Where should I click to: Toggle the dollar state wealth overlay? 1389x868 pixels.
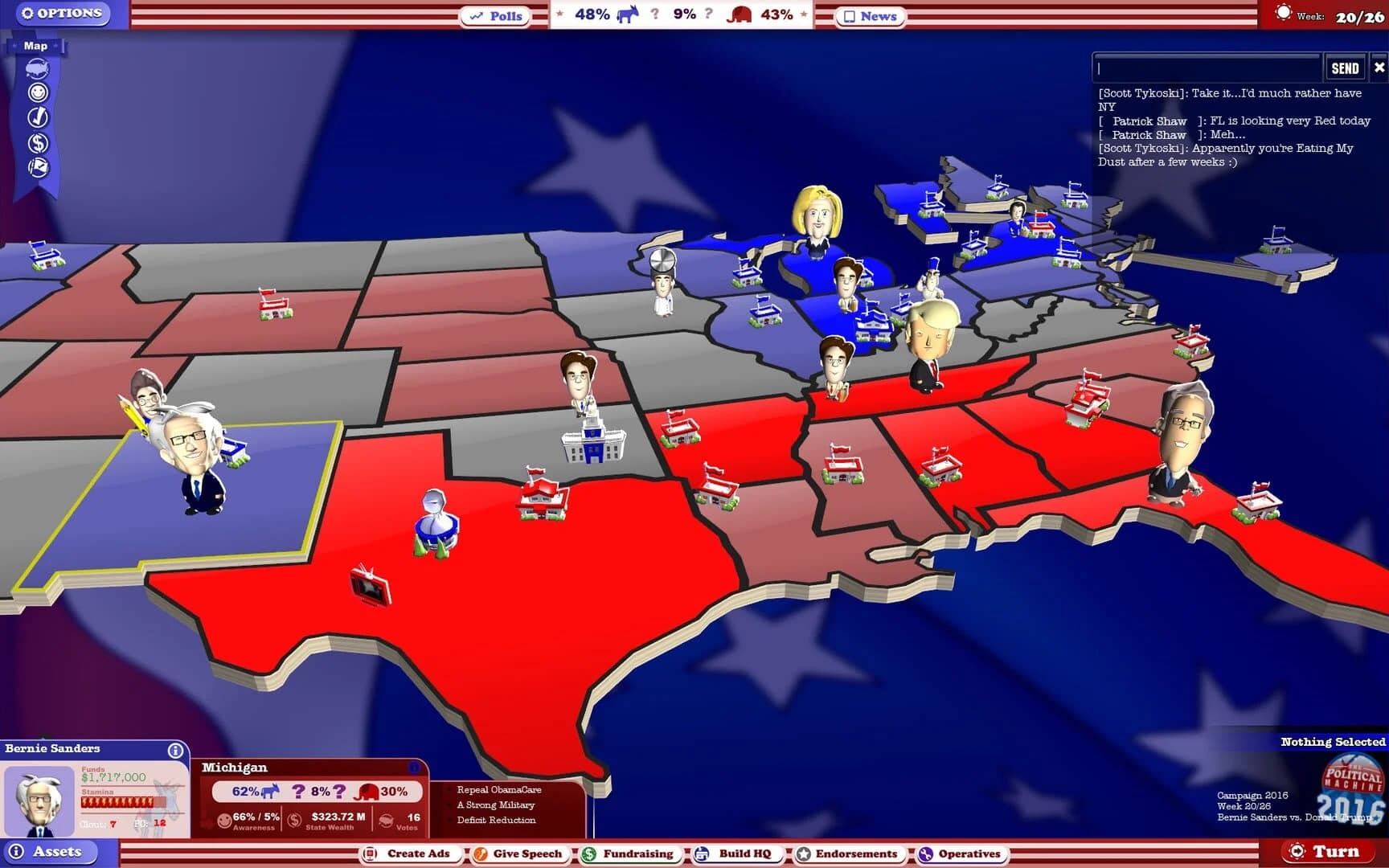click(38, 143)
